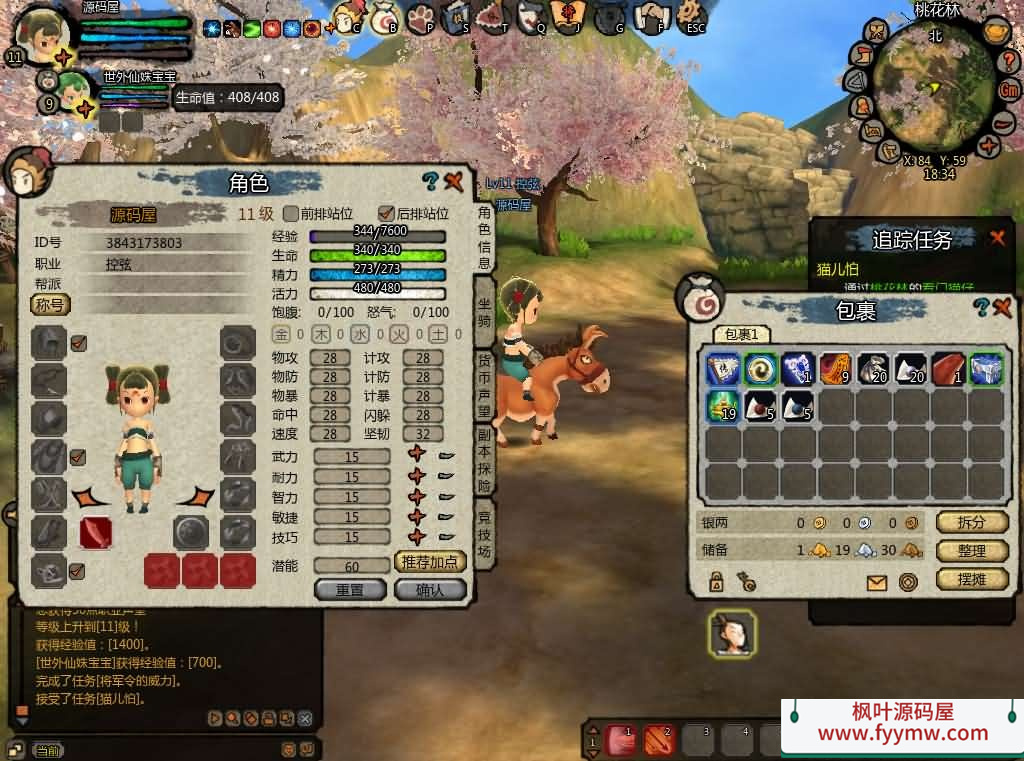This screenshot has height=761, width=1024.
Task: Click the circular 桃花林 minimap
Action: click(x=934, y=87)
